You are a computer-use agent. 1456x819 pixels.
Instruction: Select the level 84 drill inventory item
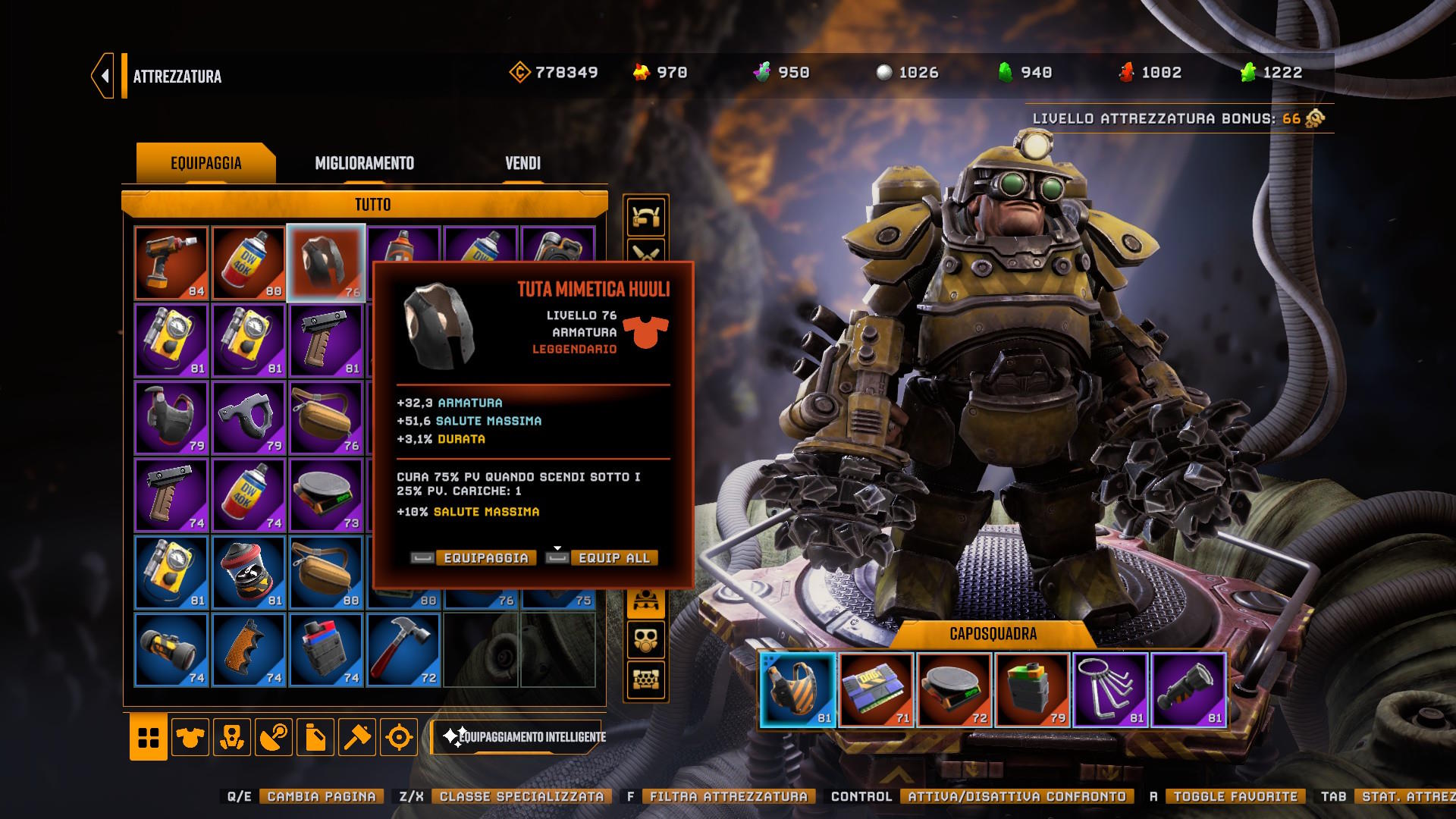[171, 263]
